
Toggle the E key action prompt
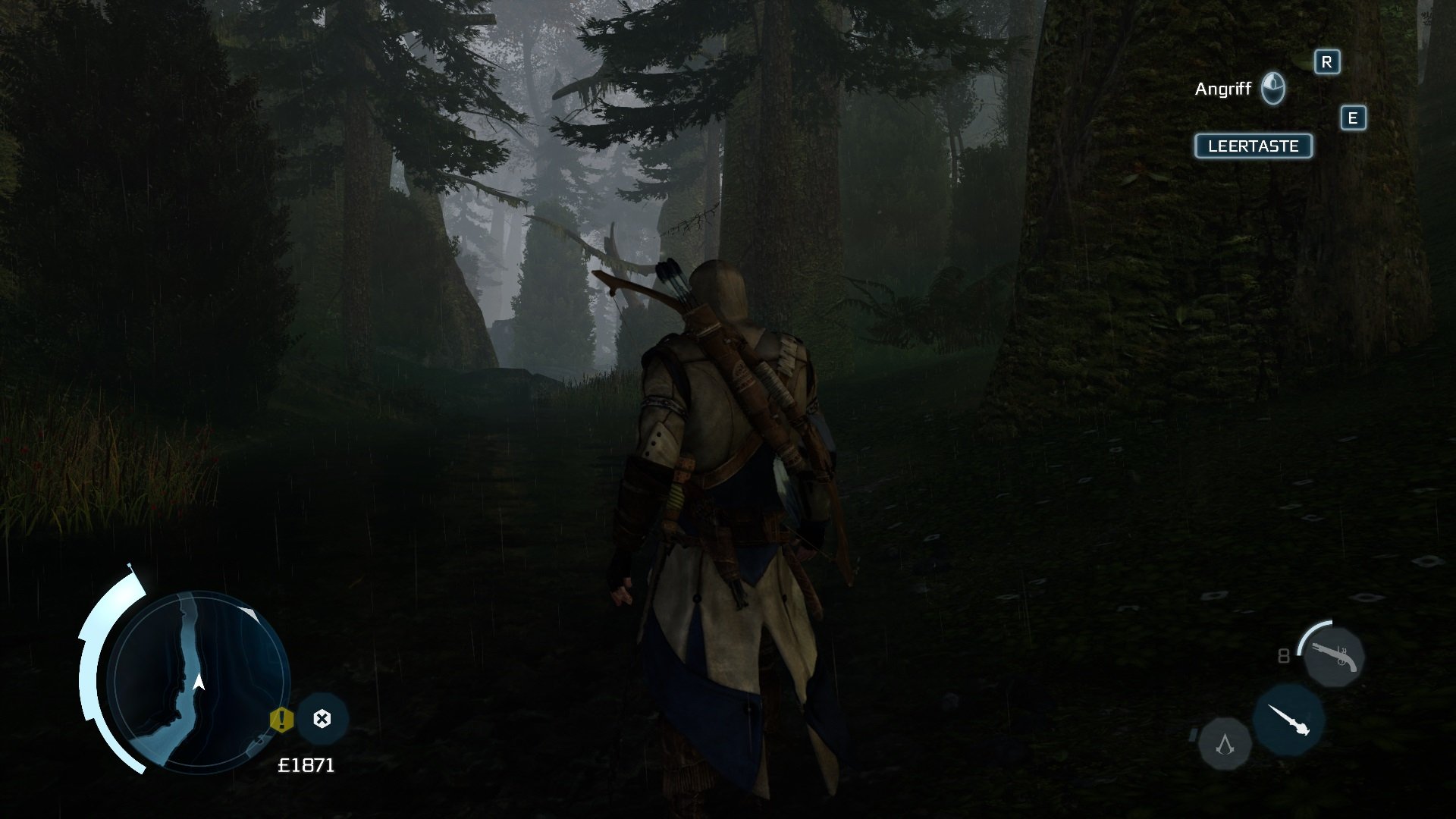click(1352, 118)
